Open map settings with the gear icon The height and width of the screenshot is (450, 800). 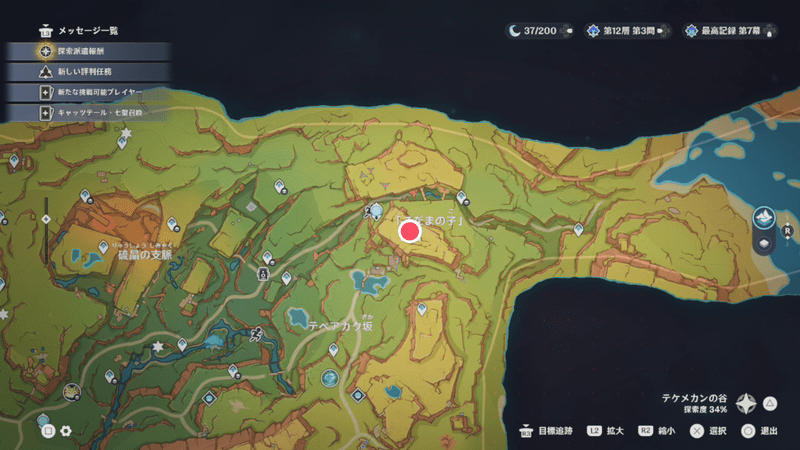[x=66, y=431]
